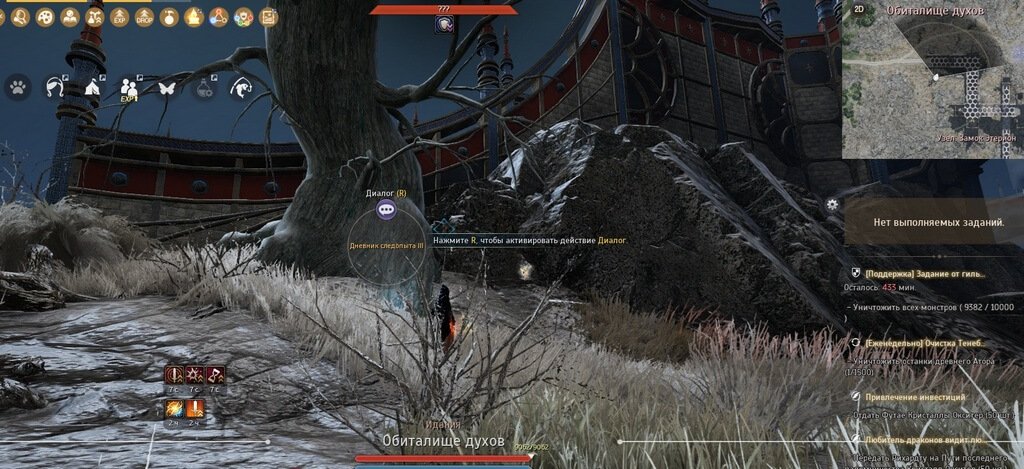Select the butterfly fairy icon
This screenshot has width=1024, height=469.
(x=166, y=87)
